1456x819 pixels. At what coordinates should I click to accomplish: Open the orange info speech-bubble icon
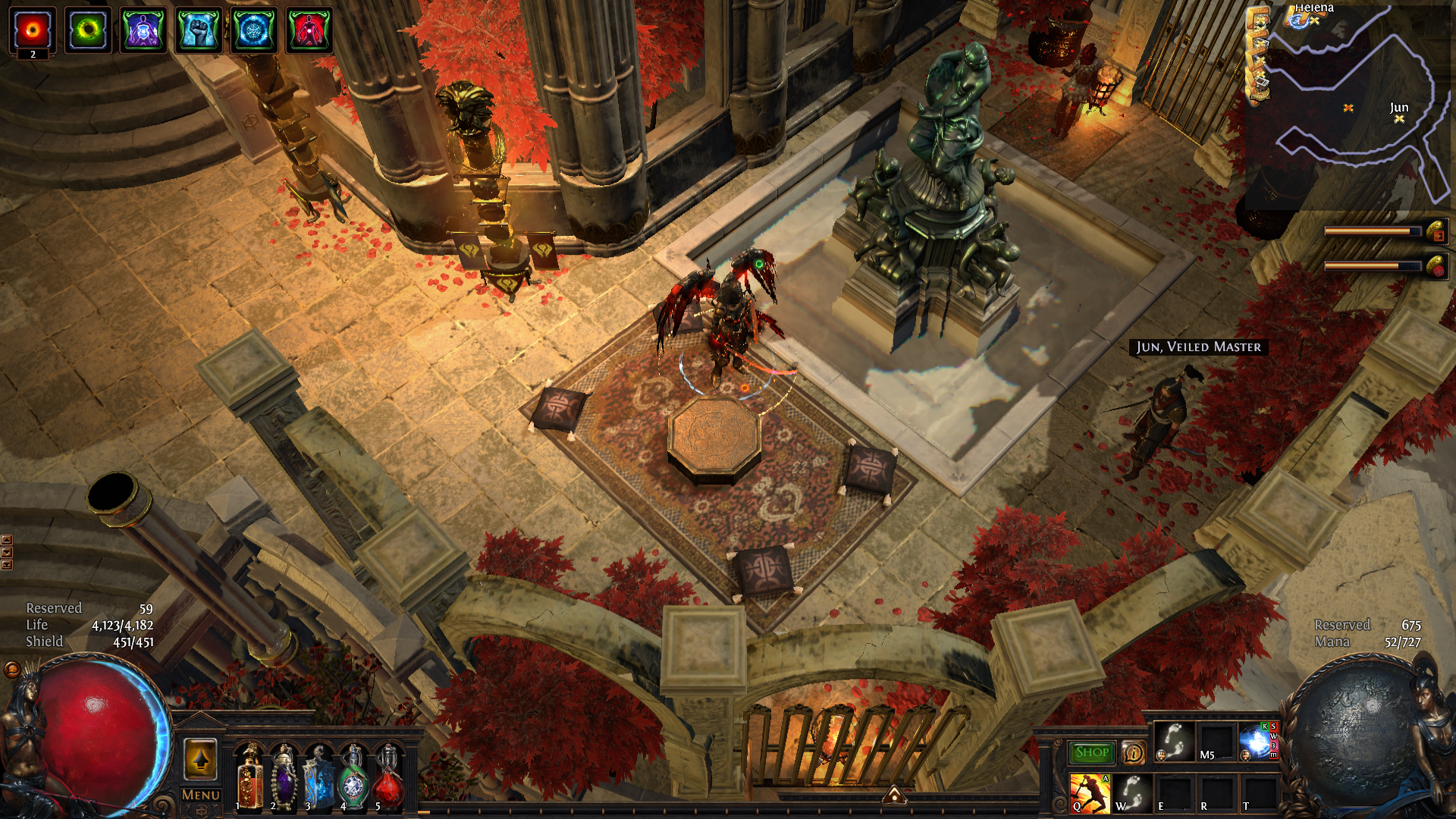pyautogui.click(x=1134, y=752)
